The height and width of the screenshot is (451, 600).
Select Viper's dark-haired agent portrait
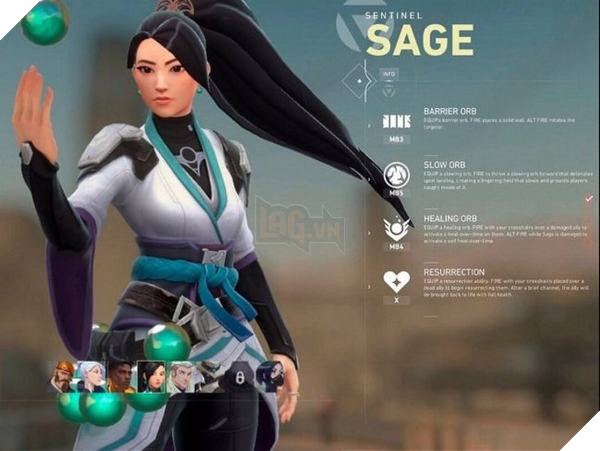[x=269, y=376]
